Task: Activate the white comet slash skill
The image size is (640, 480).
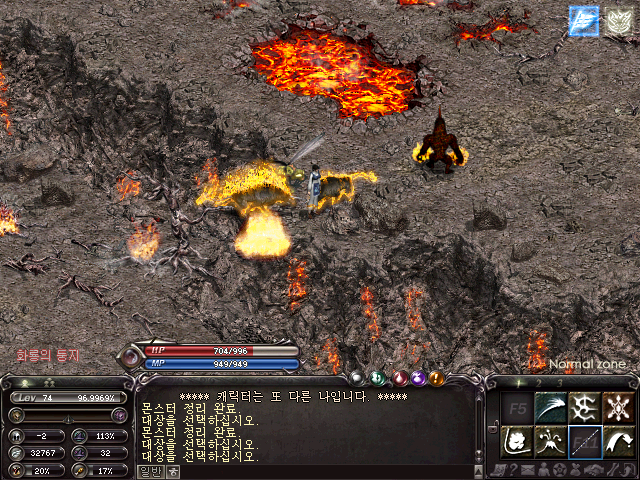Action: (550, 407)
